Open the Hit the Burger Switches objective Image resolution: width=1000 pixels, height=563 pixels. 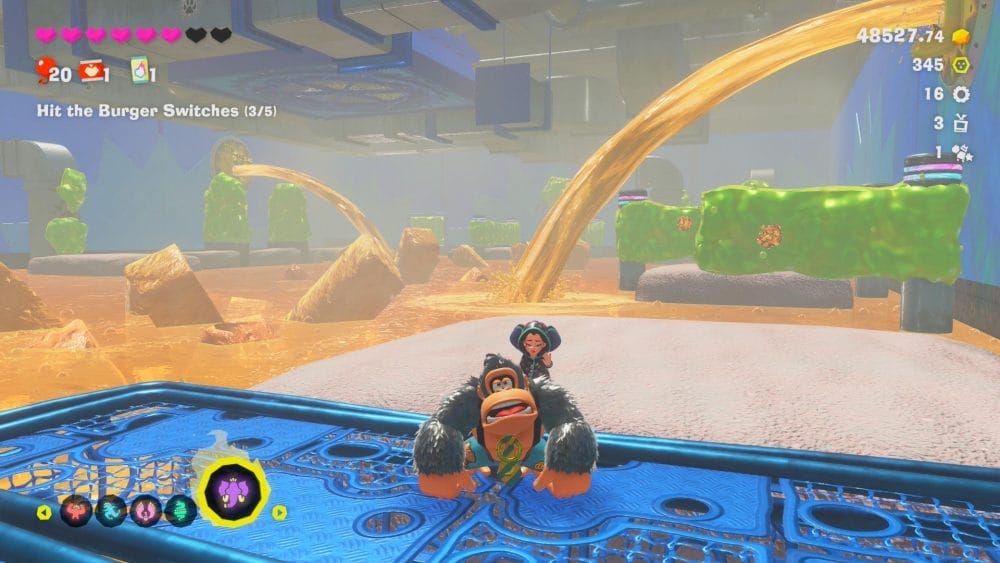point(138,111)
